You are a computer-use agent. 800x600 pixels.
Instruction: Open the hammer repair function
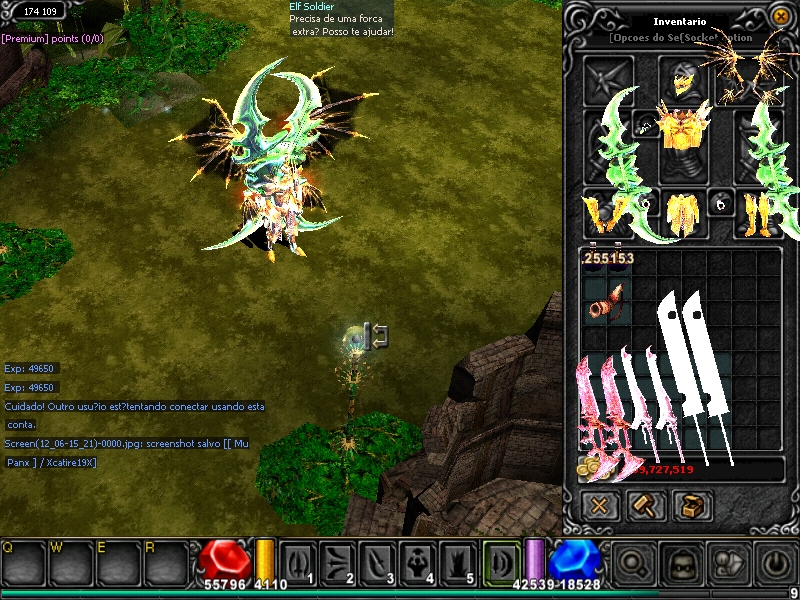pos(645,505)
